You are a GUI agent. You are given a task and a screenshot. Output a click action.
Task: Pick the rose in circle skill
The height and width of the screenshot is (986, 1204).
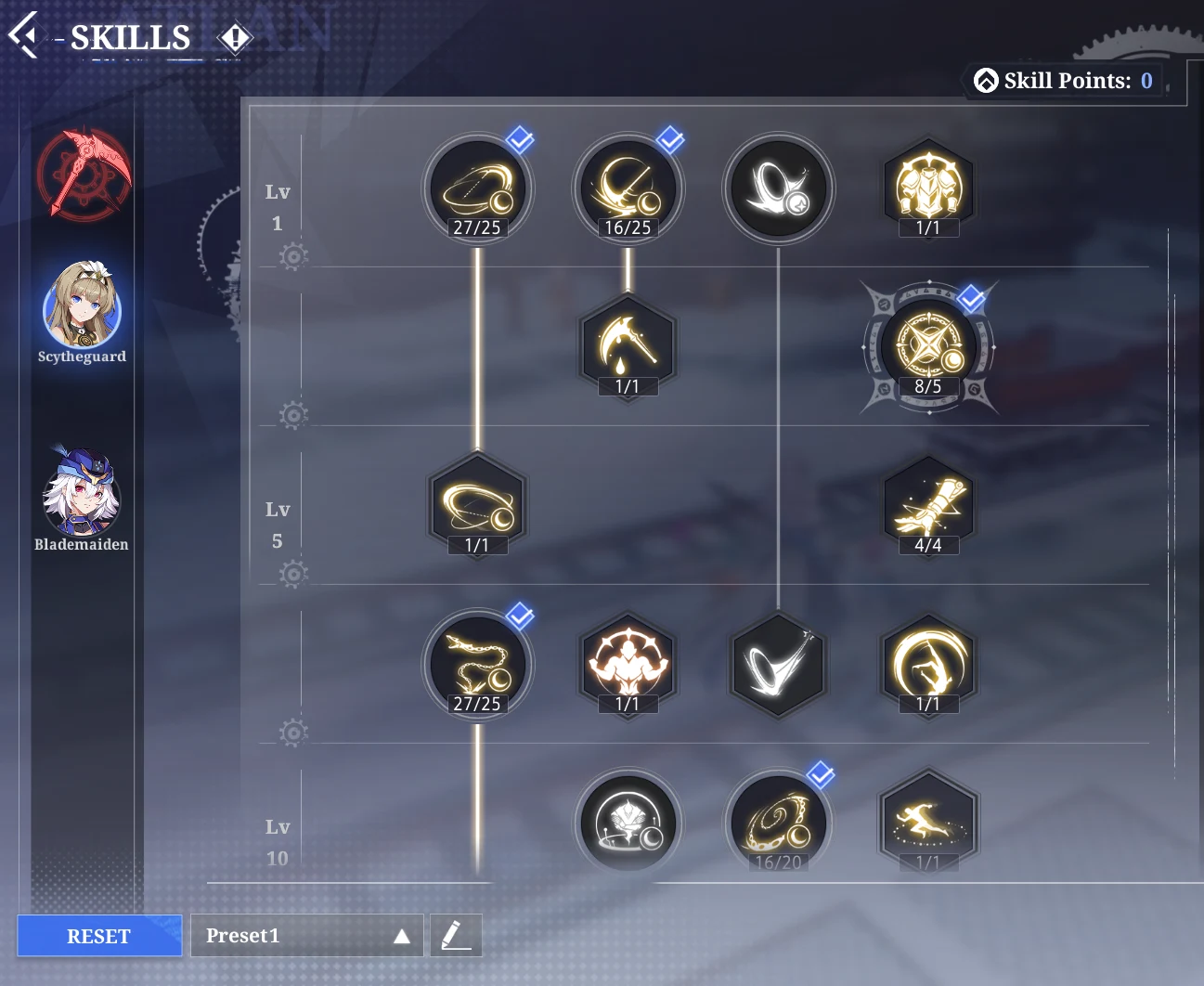pos(628,823)
